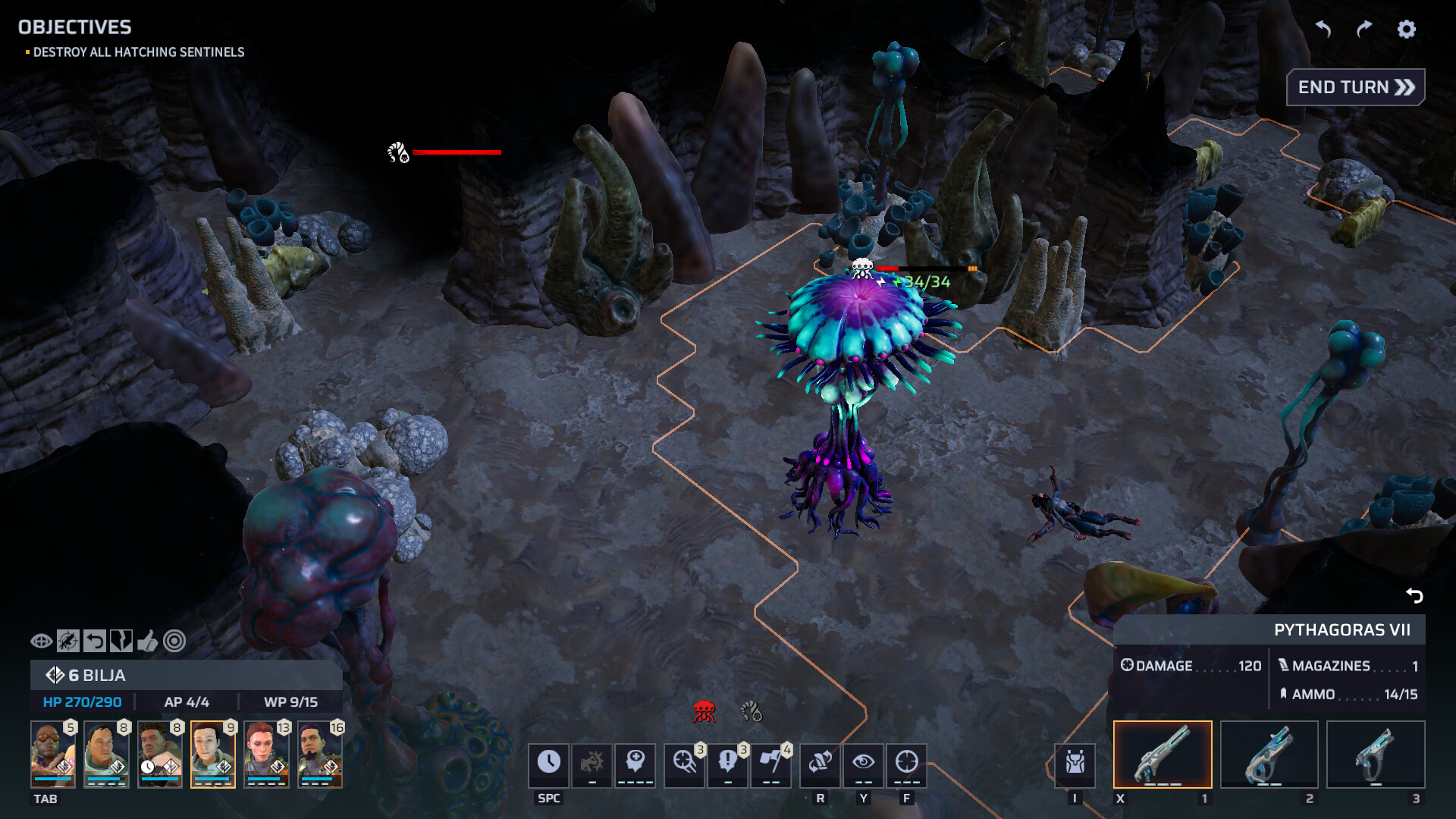Viewport: 1456px width, 819px height.
Task: Select the soldier portrait with orange goggles
Action: point(53,754)
